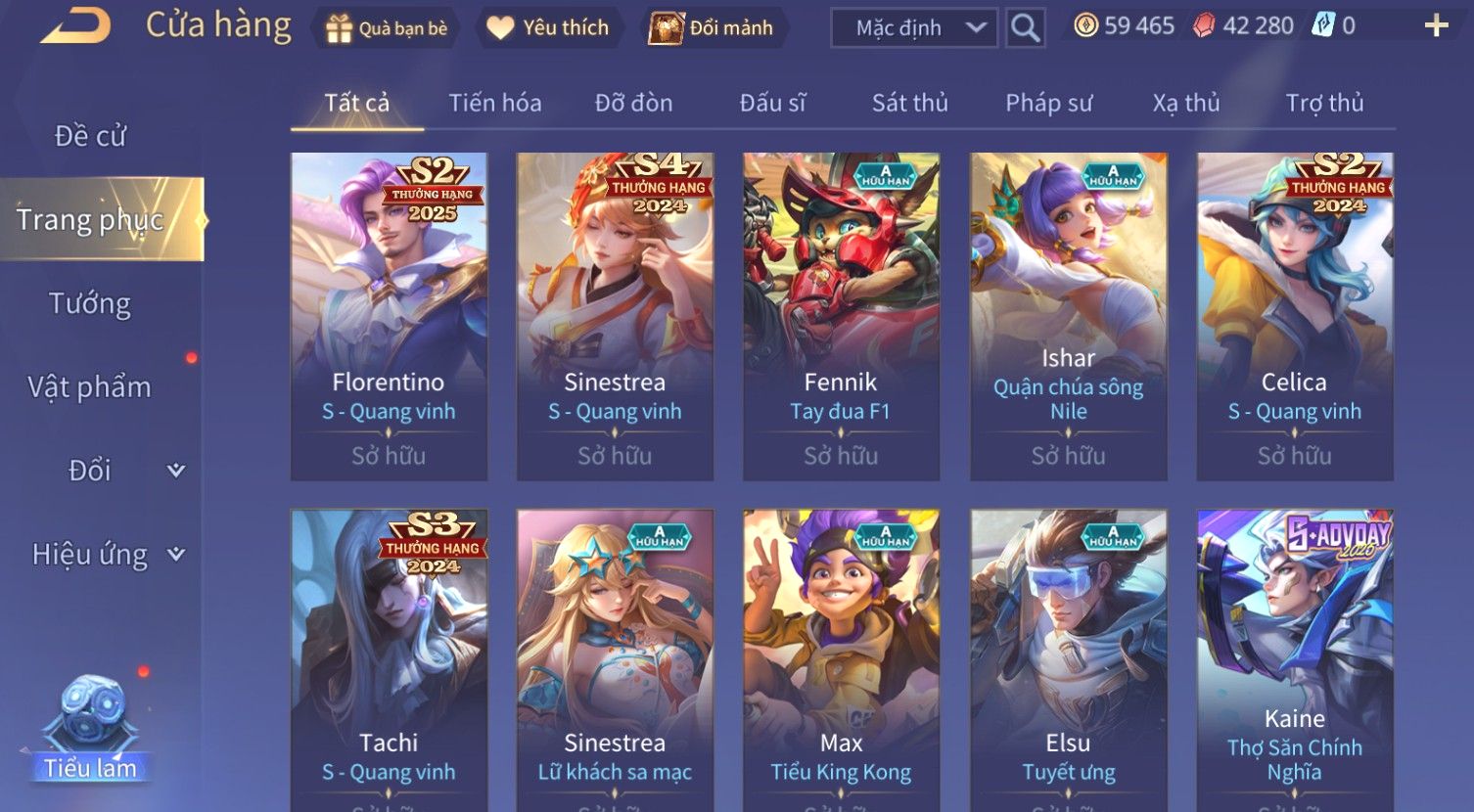
Task: Add currency with the plus button
Action: 1436,26
